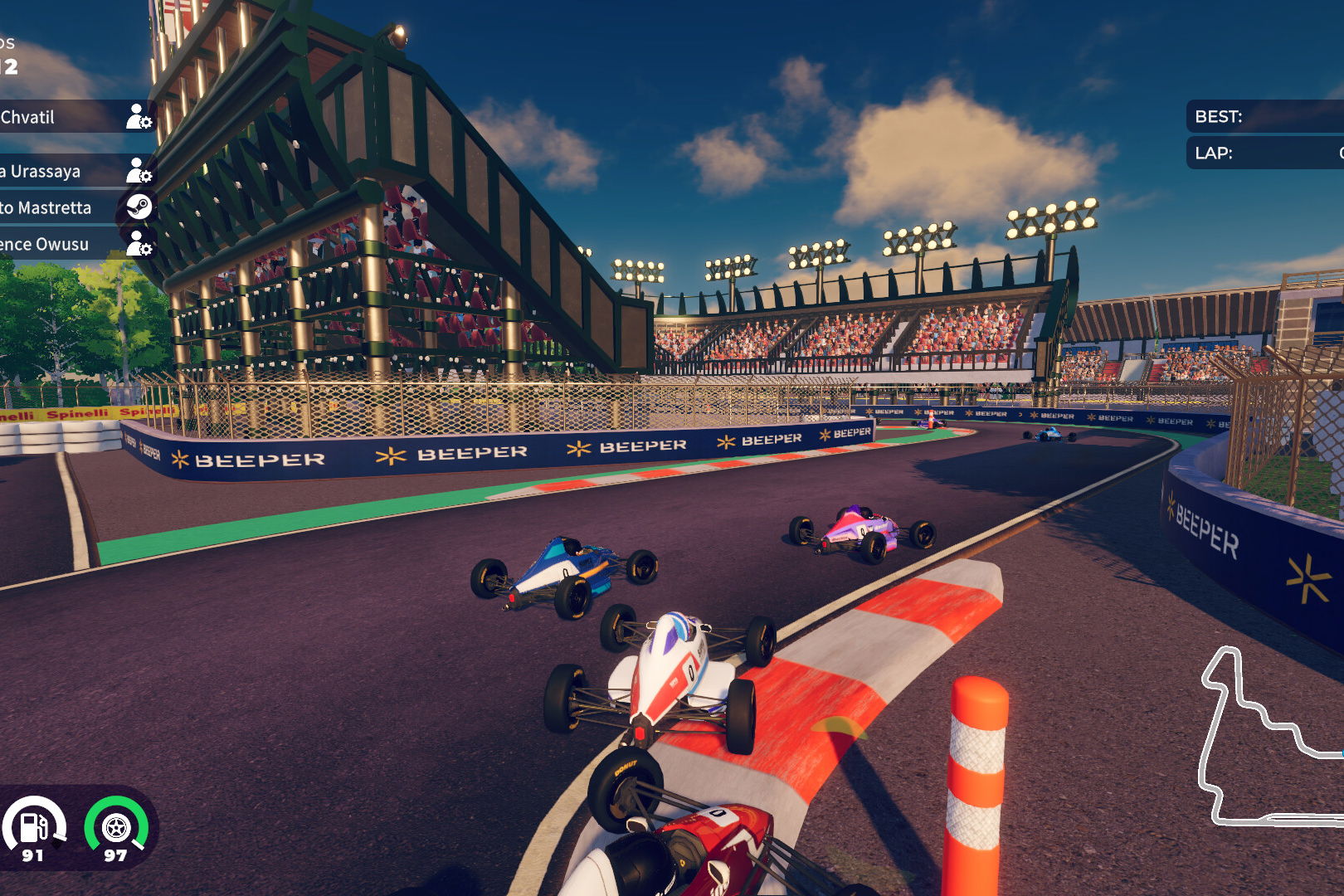Open the track outline minimap
This screenshot has height=896, width=1344.
pyautogui.click(x=1269, y=738)
